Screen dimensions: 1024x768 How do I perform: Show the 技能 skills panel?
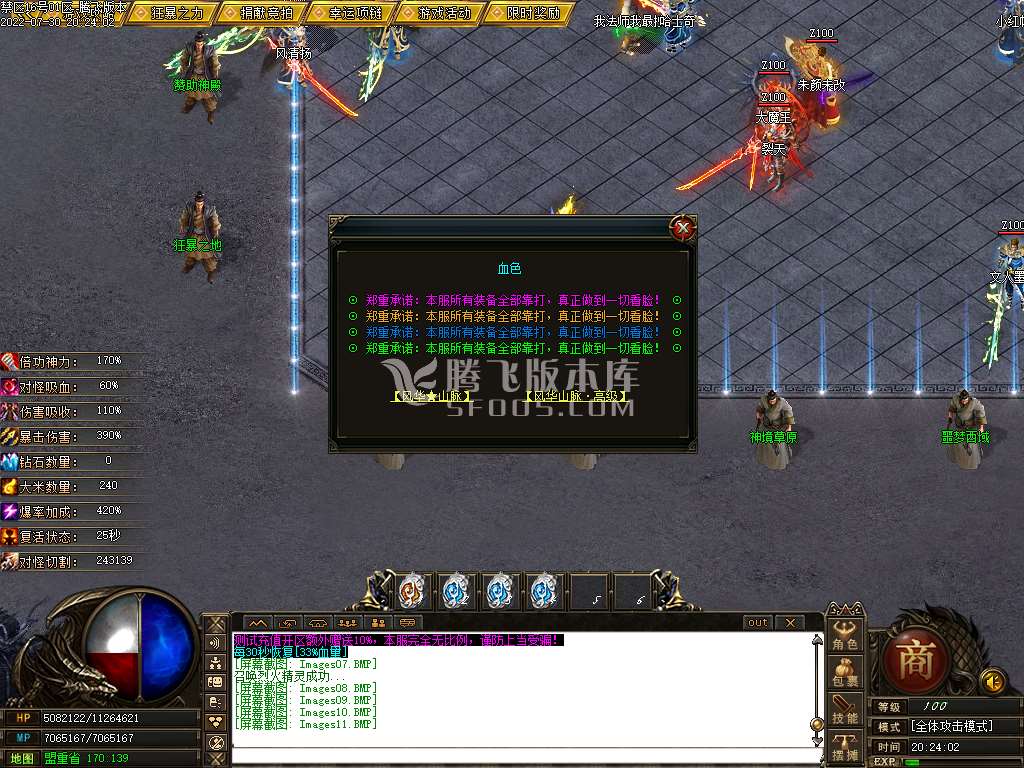(x=845, y=709)
